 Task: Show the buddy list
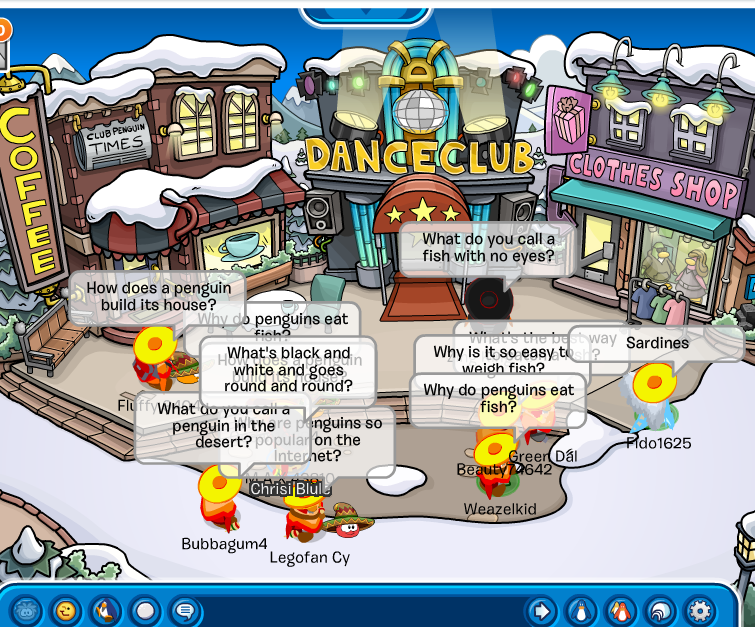(x=620, y=609)
